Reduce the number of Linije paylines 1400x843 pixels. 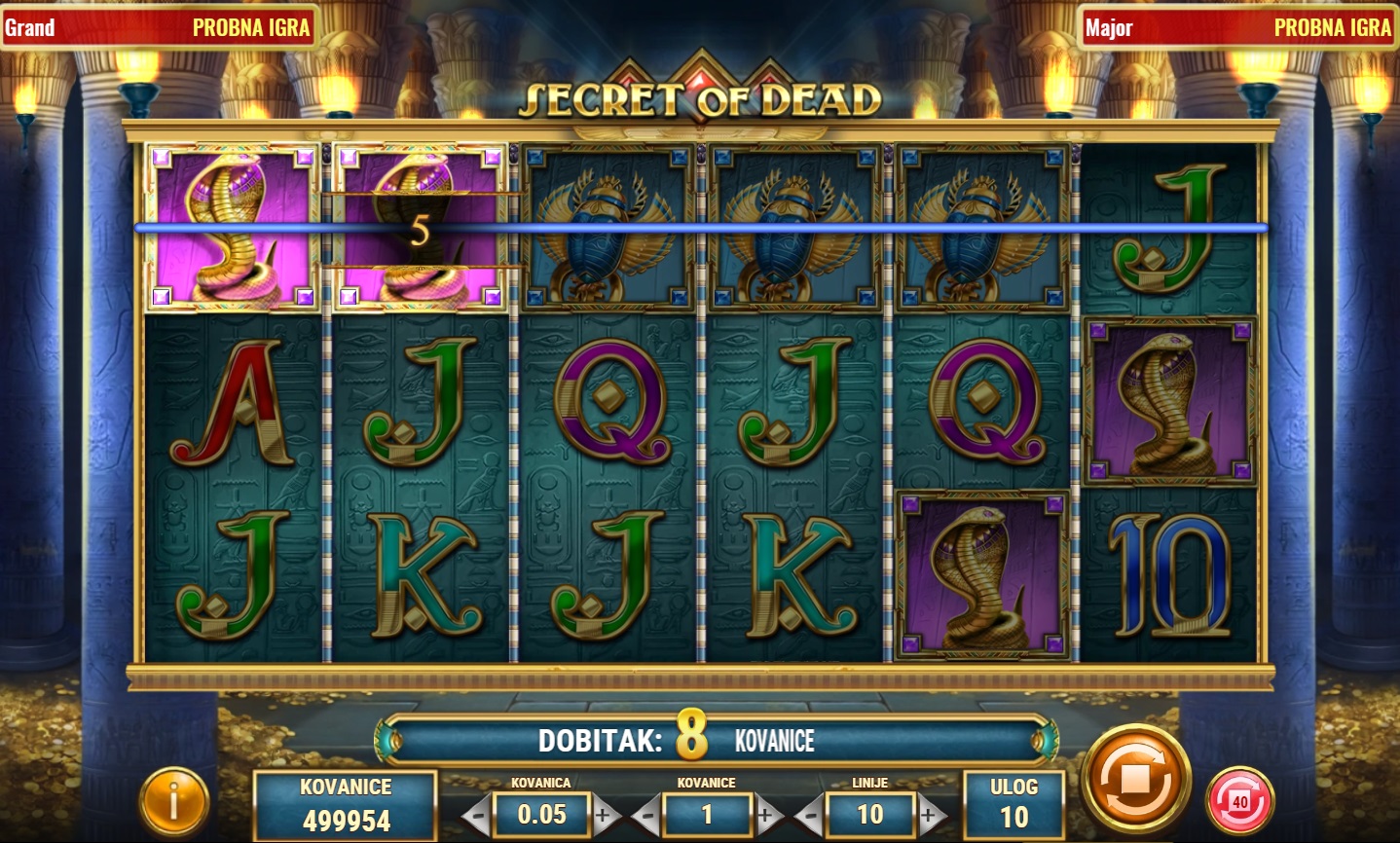coord(808,816)
